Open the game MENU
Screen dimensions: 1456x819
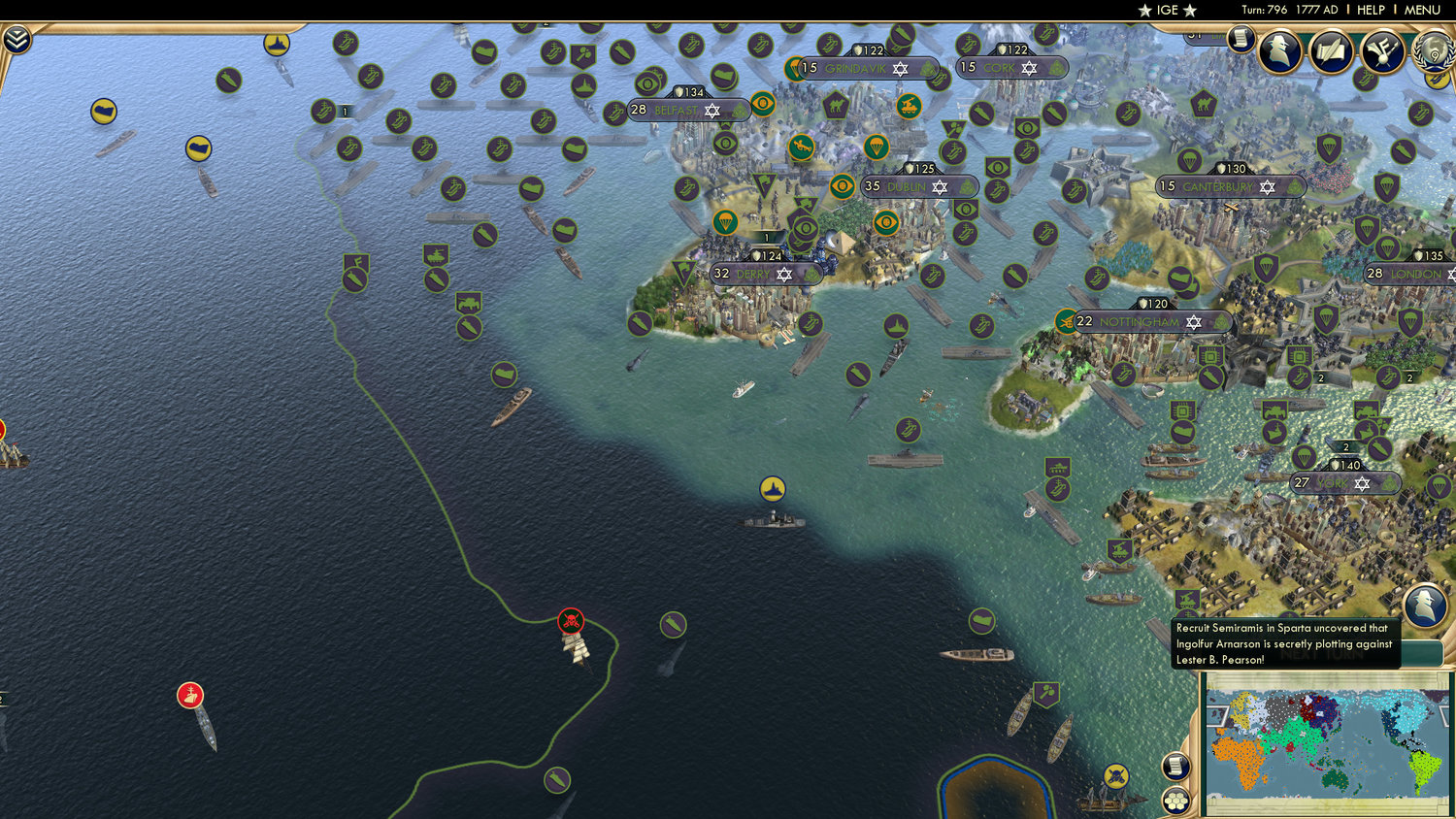1421,10
